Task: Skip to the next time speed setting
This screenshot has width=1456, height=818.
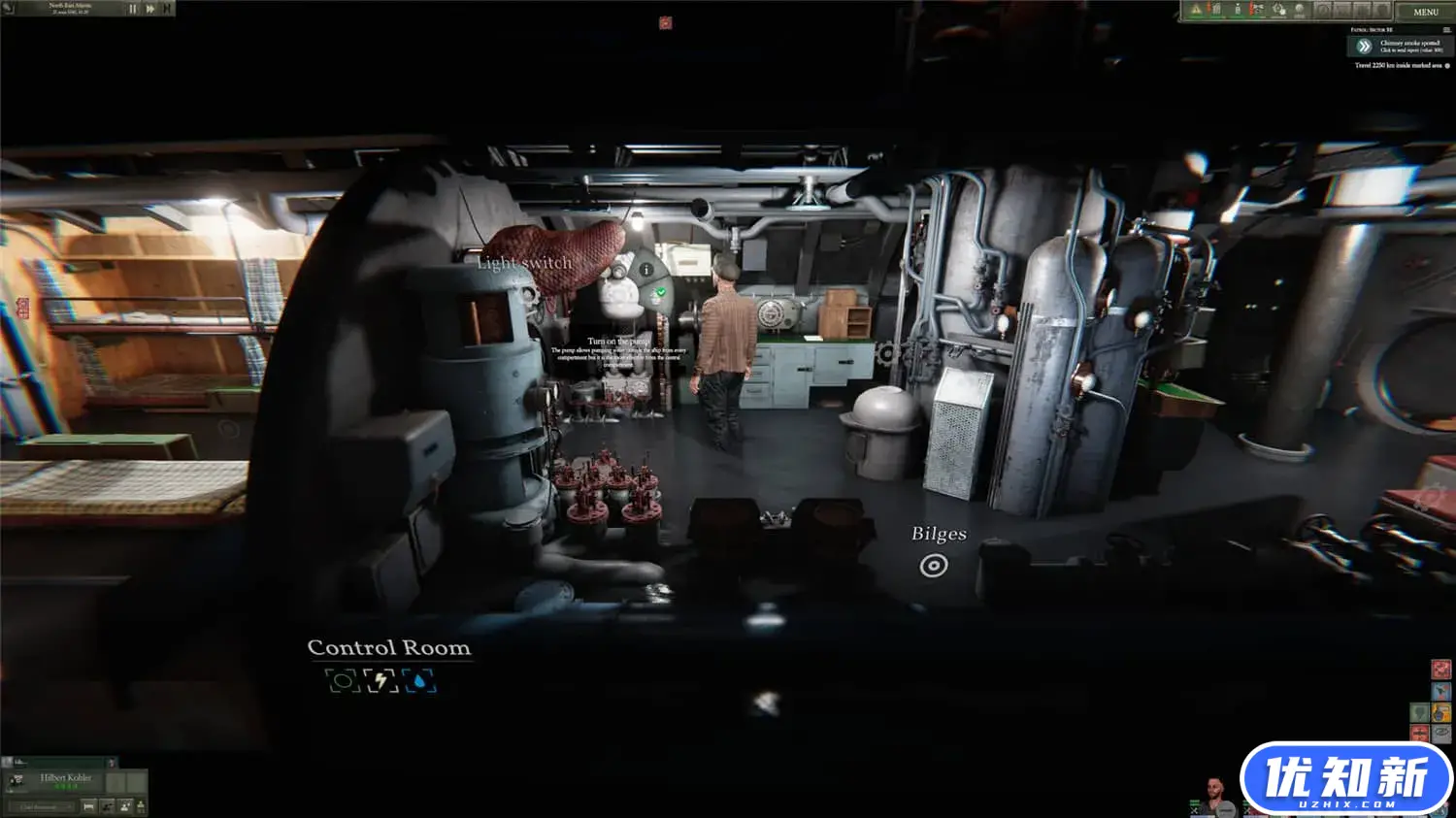Action: click(167, 9)
